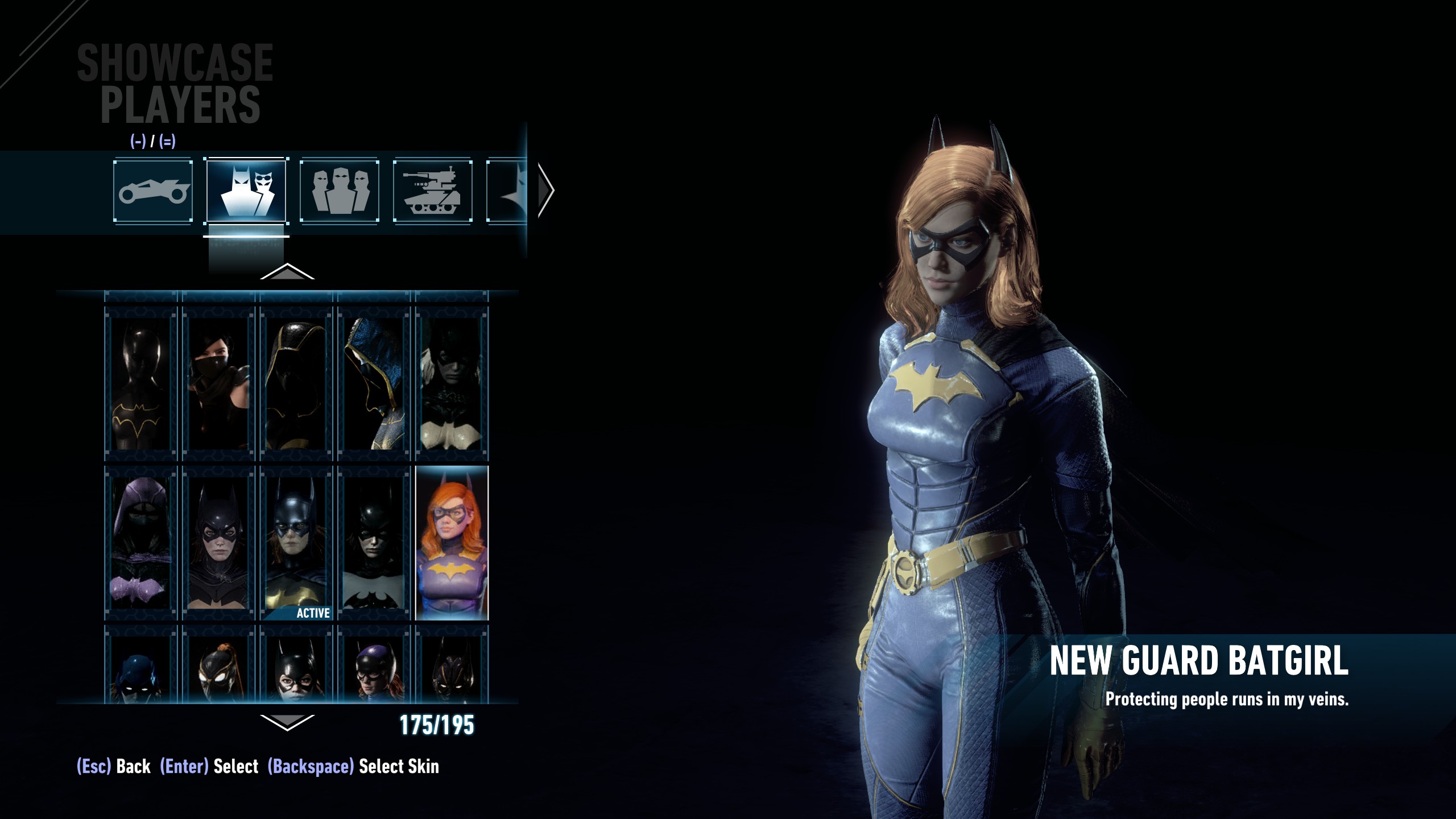Select the blue-hooded skin with gold trim

click(374, 384)
